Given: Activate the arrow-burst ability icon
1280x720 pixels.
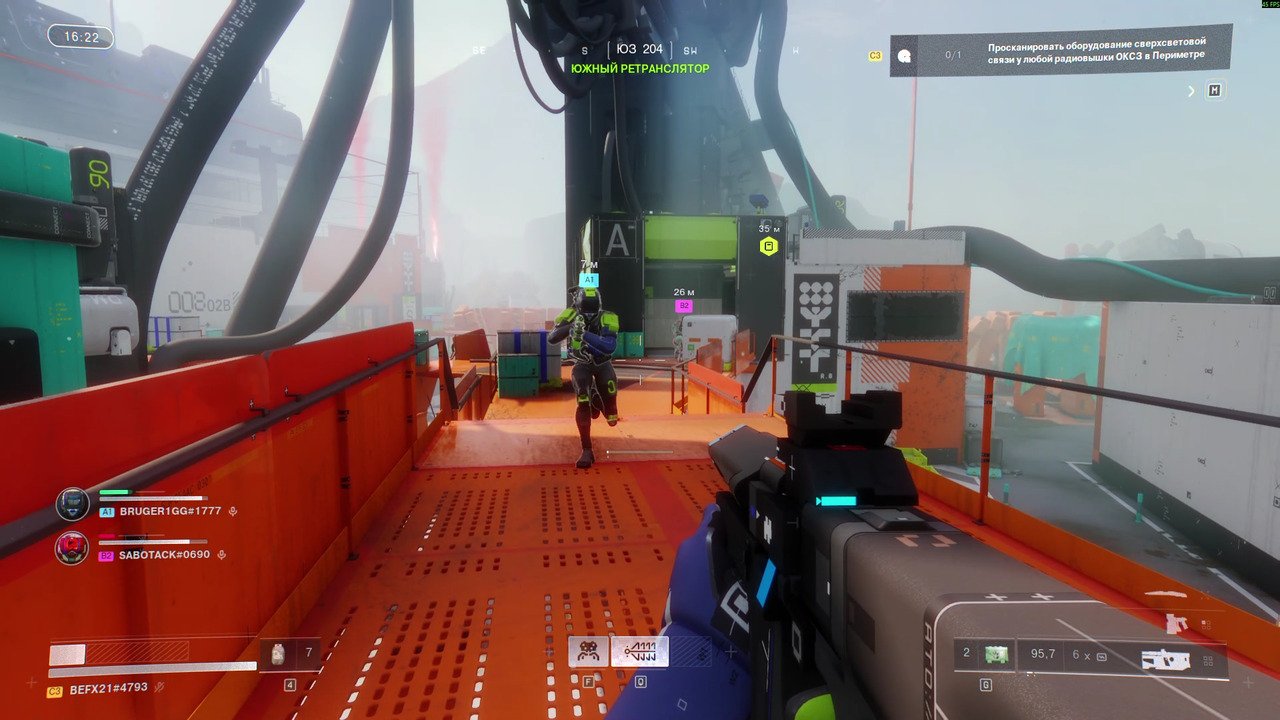Looking at the screenshot, I should [639, 652].
